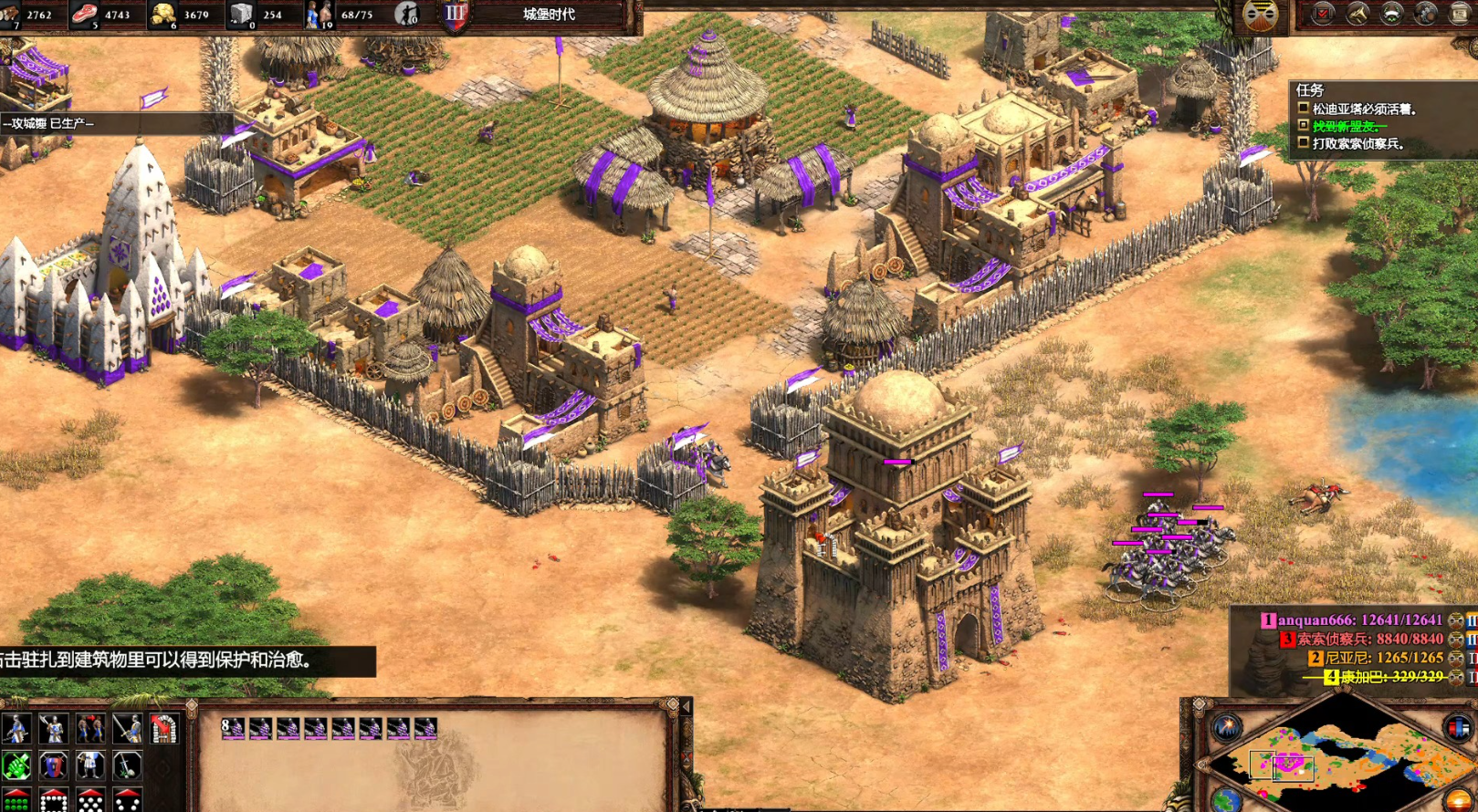The image size is (1478, 812).
Task: Select the first unit in selection panel
Action: (x=234, y=728)
